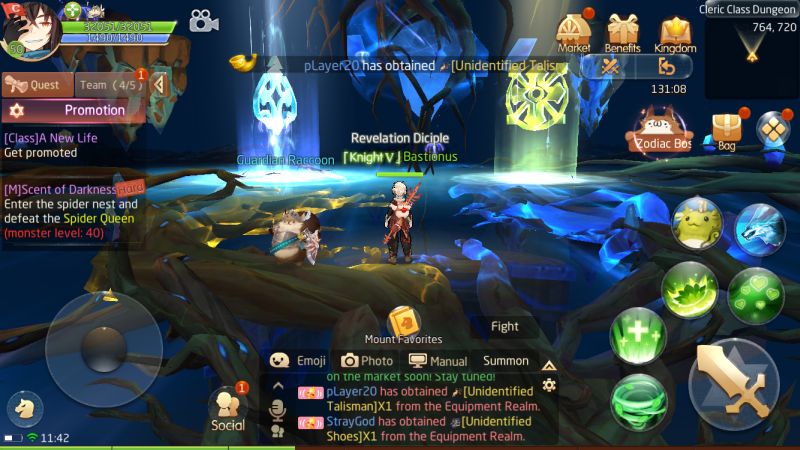
Task: Open the Social menu
Action: pos(228,409)
